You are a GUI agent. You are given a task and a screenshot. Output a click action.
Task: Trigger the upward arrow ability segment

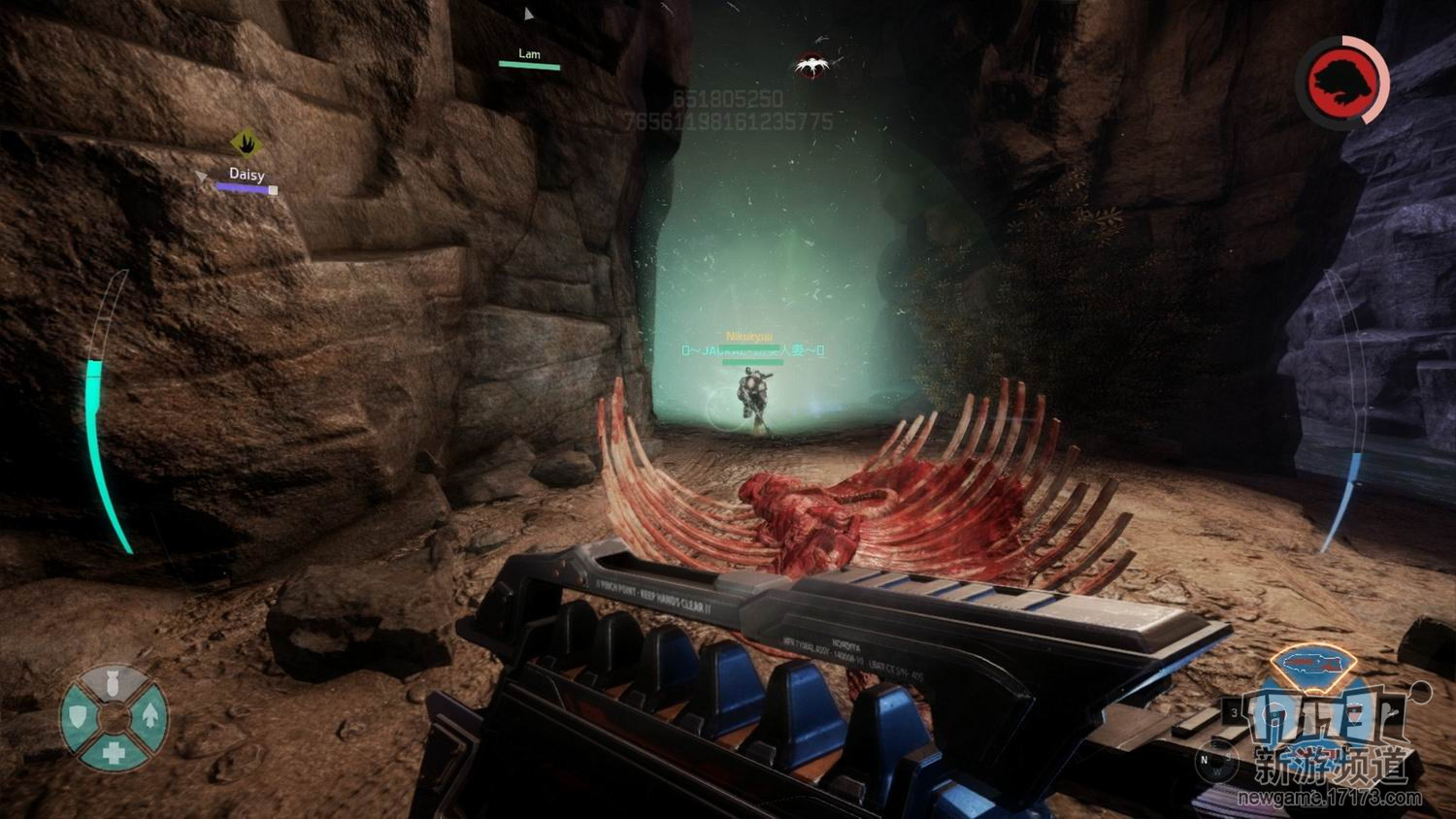point(150,716)
